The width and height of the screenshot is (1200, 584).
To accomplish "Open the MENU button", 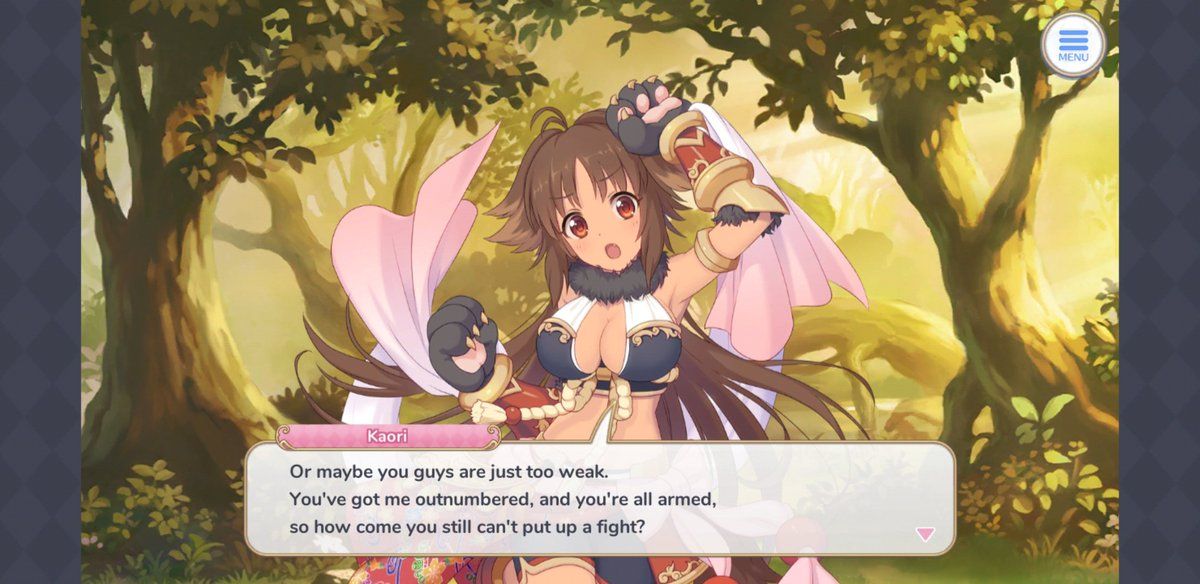I will [1073, 45].
